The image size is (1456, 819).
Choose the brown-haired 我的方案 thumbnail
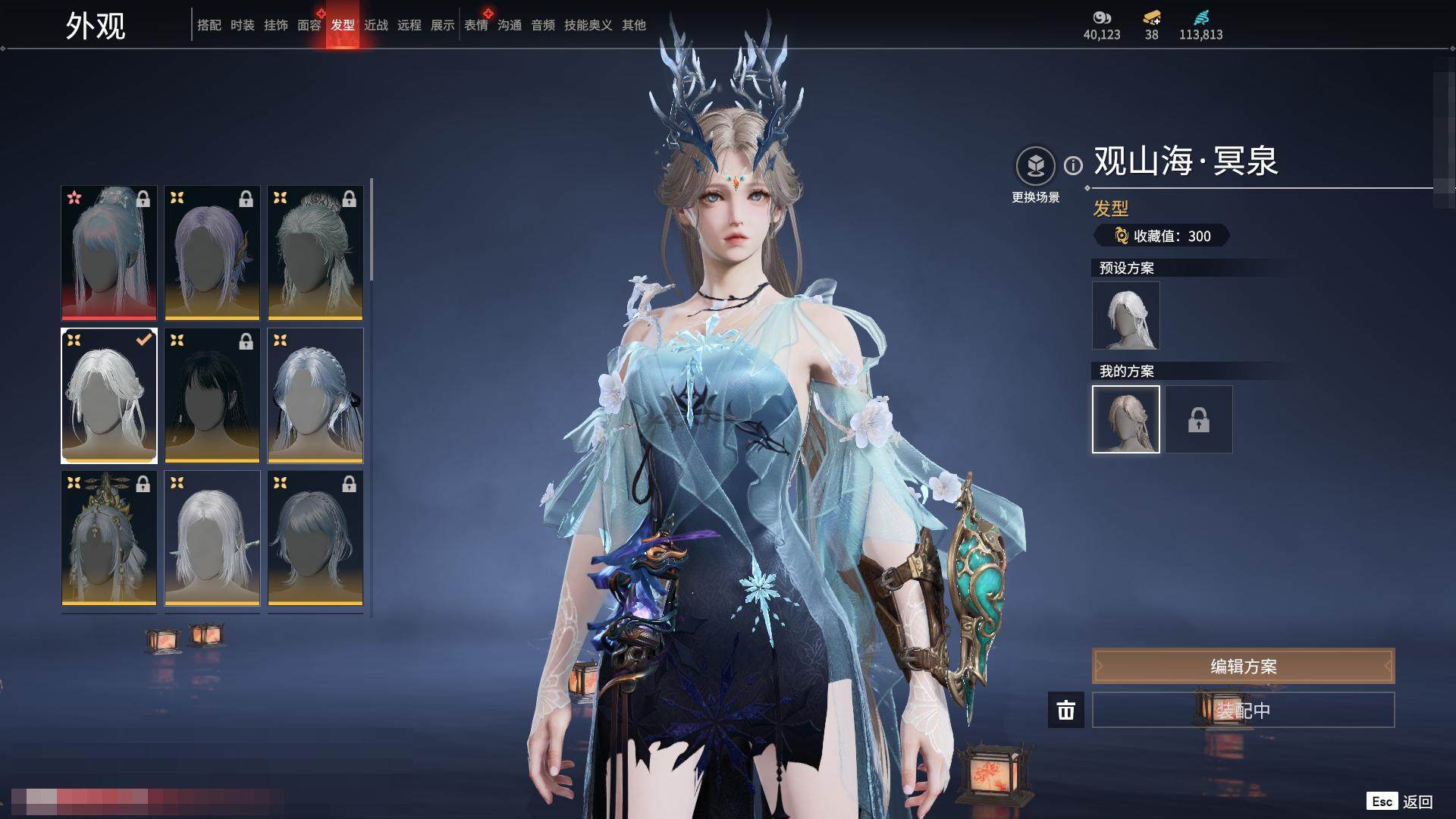pyautogui.click(x=1125, y=419)
